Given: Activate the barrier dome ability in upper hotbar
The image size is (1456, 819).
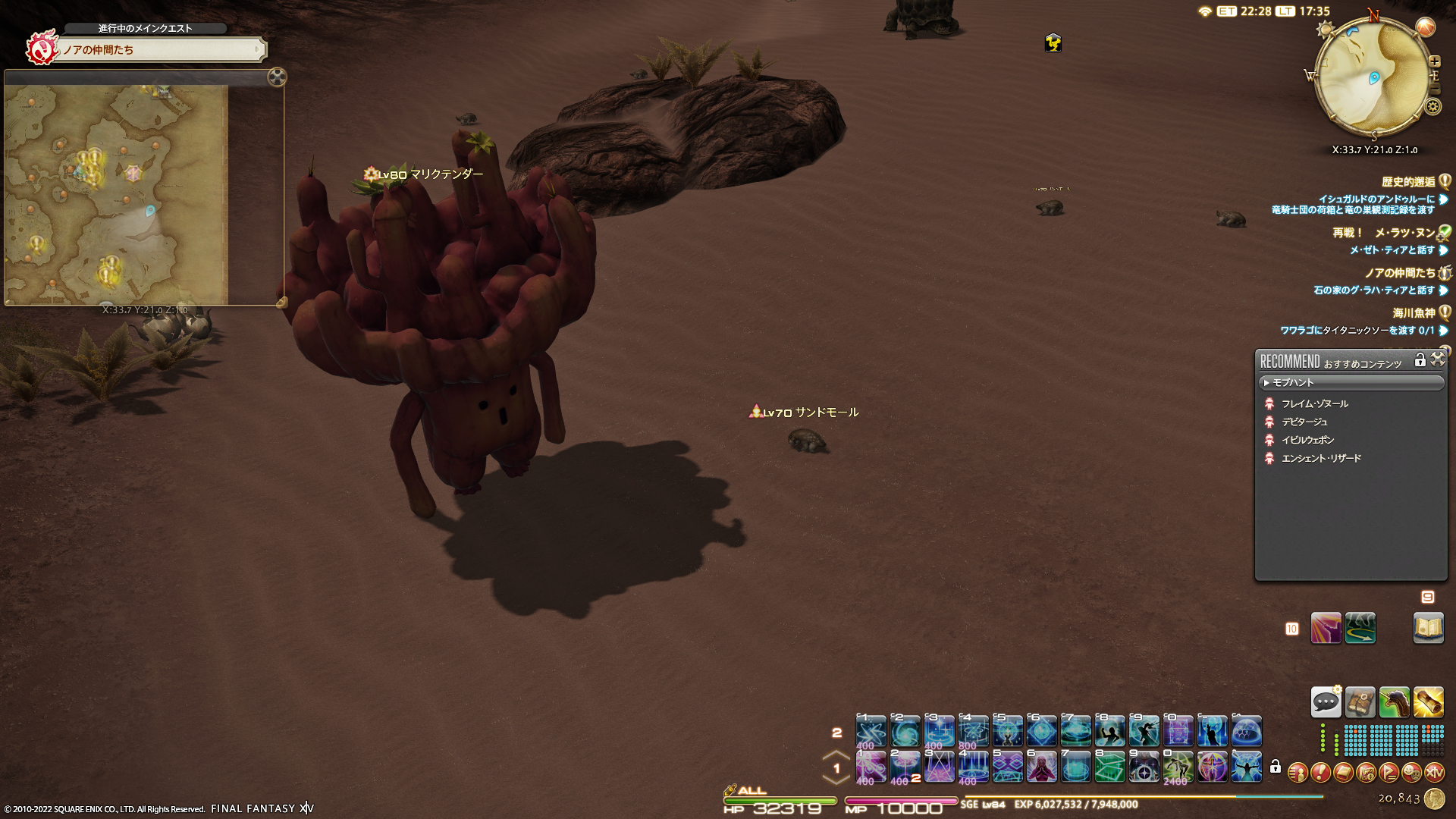Looking at the screenshot, I should click(x=1246, y=732).
